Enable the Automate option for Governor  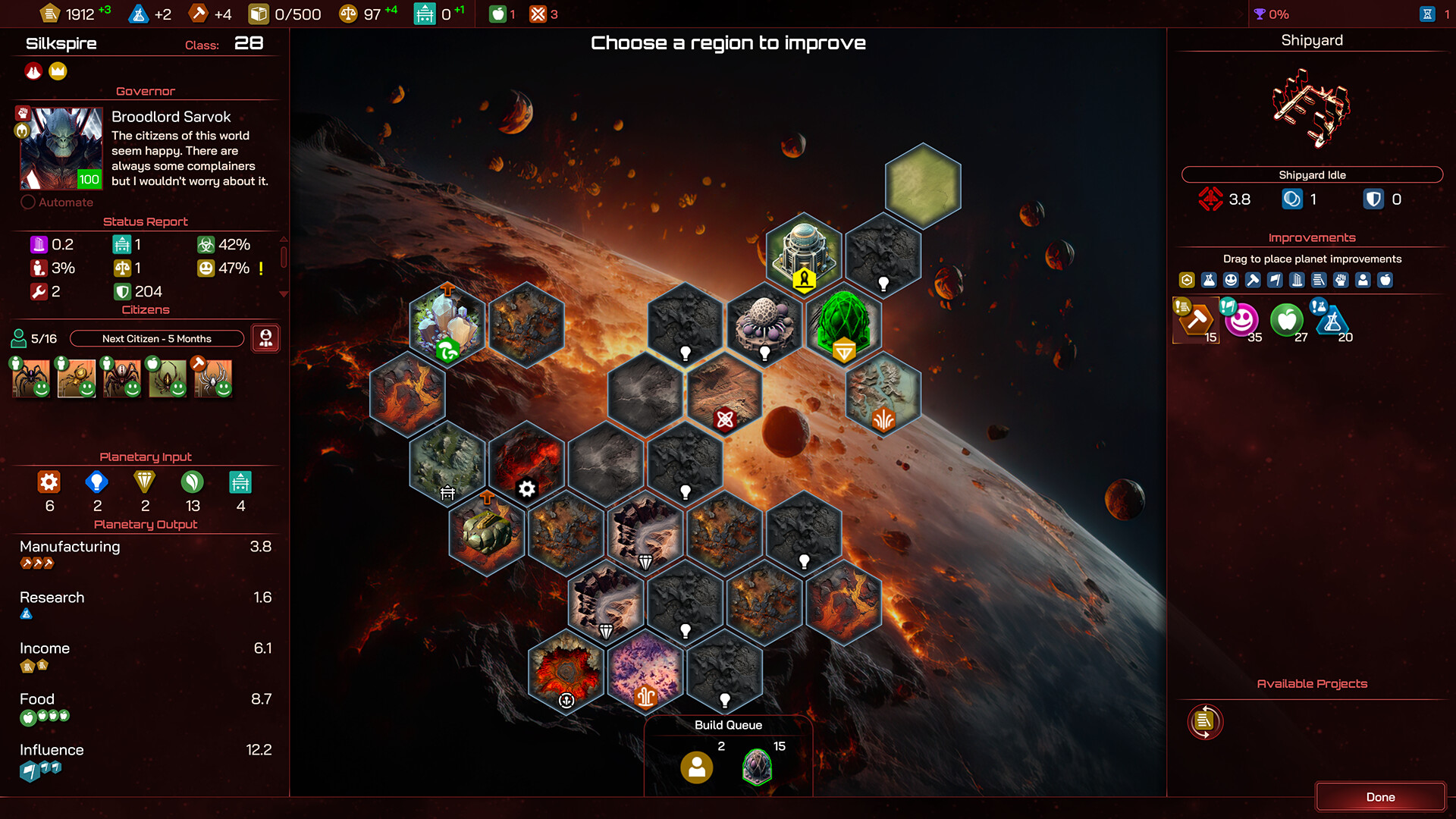(29, 202)
